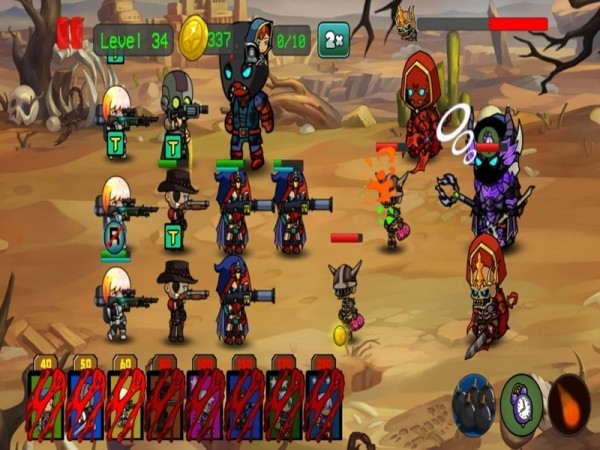Activate the bomb cluster ability
This screenshot has width=600, height=450.
pyautogui.click(x=473, y=404)
